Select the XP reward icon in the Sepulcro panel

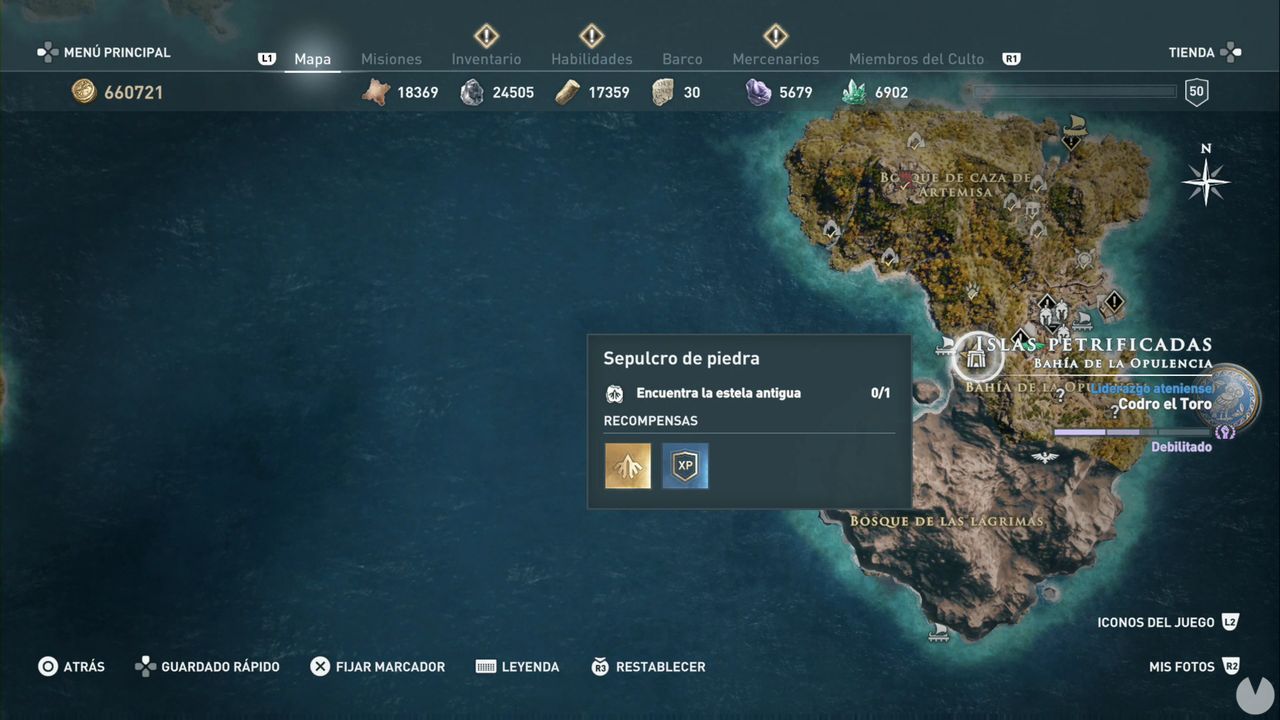[x=684, y=465]
